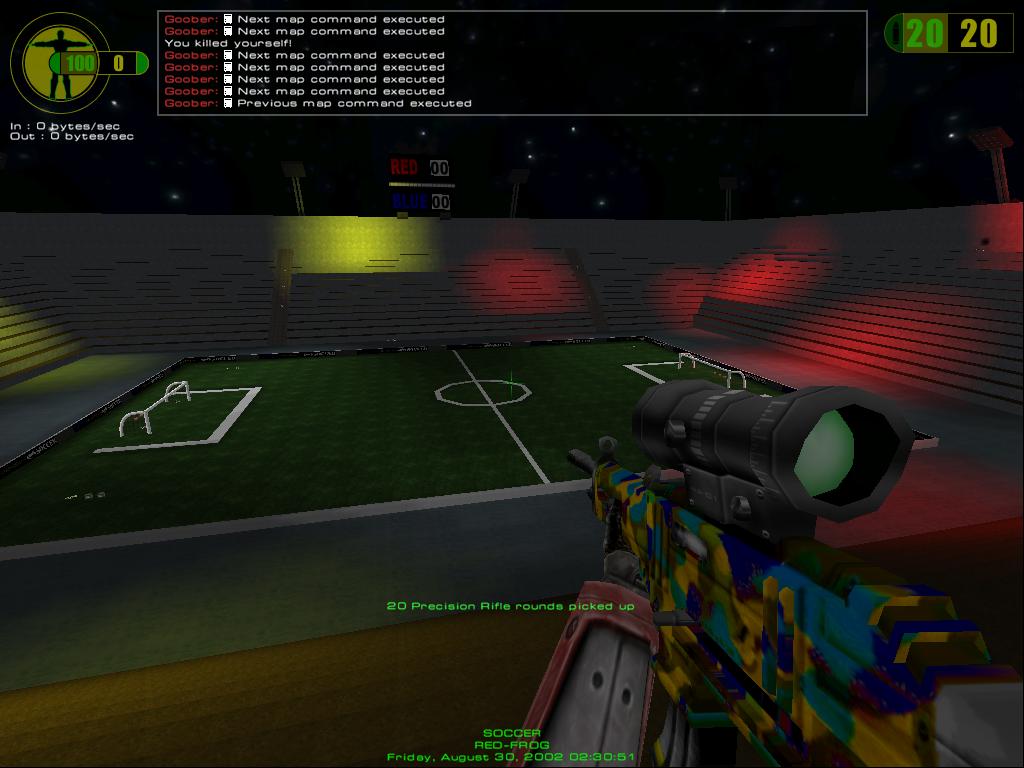Click the chat message log box
Screen dimensions: 1024x768
point(512,62)
